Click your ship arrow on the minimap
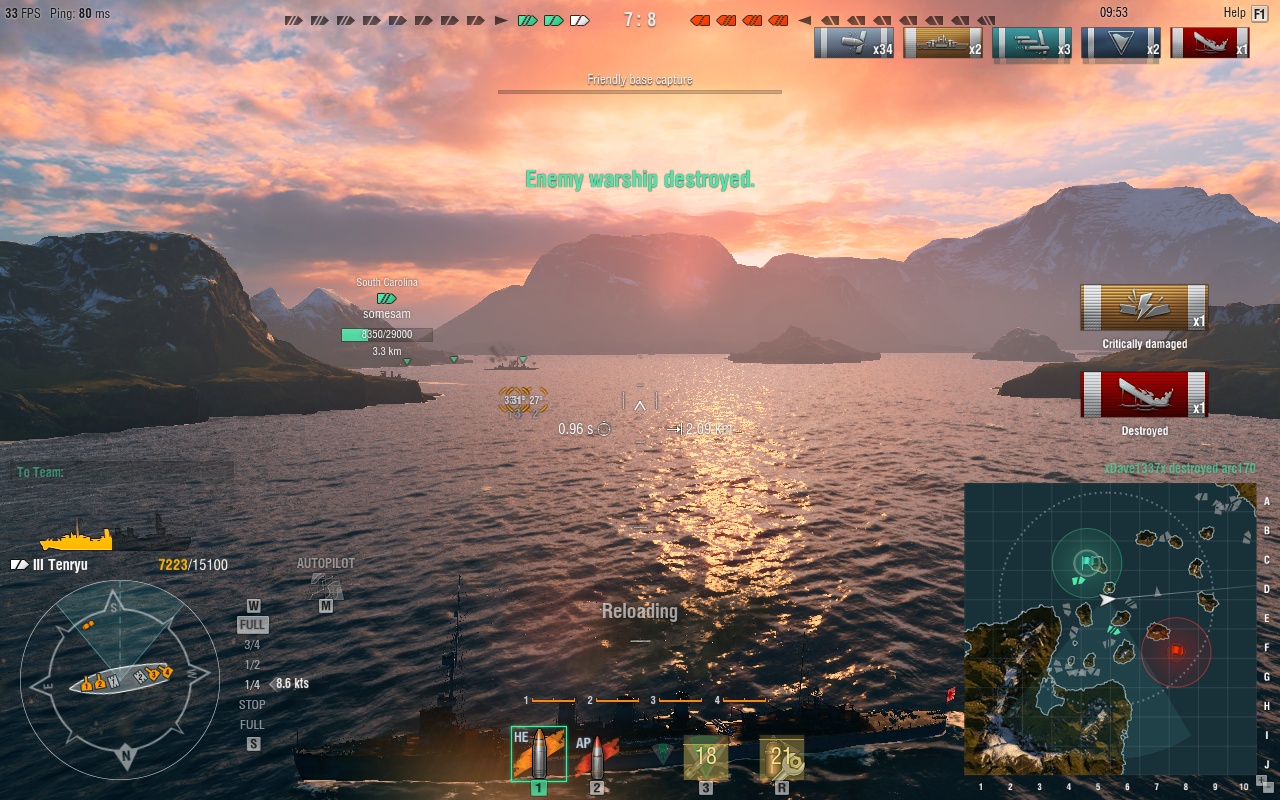This screenshot has width=1280, height=800. click(1107, 602)
